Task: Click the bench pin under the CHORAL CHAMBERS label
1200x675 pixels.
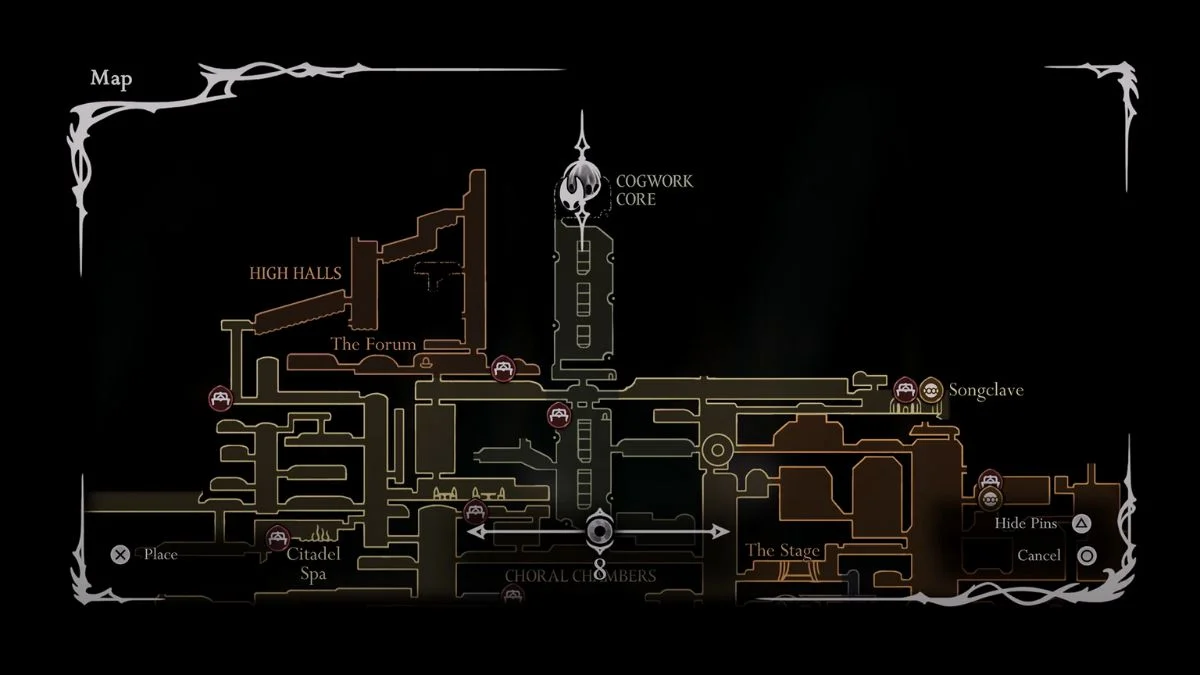Action: [x=513, y=597]
